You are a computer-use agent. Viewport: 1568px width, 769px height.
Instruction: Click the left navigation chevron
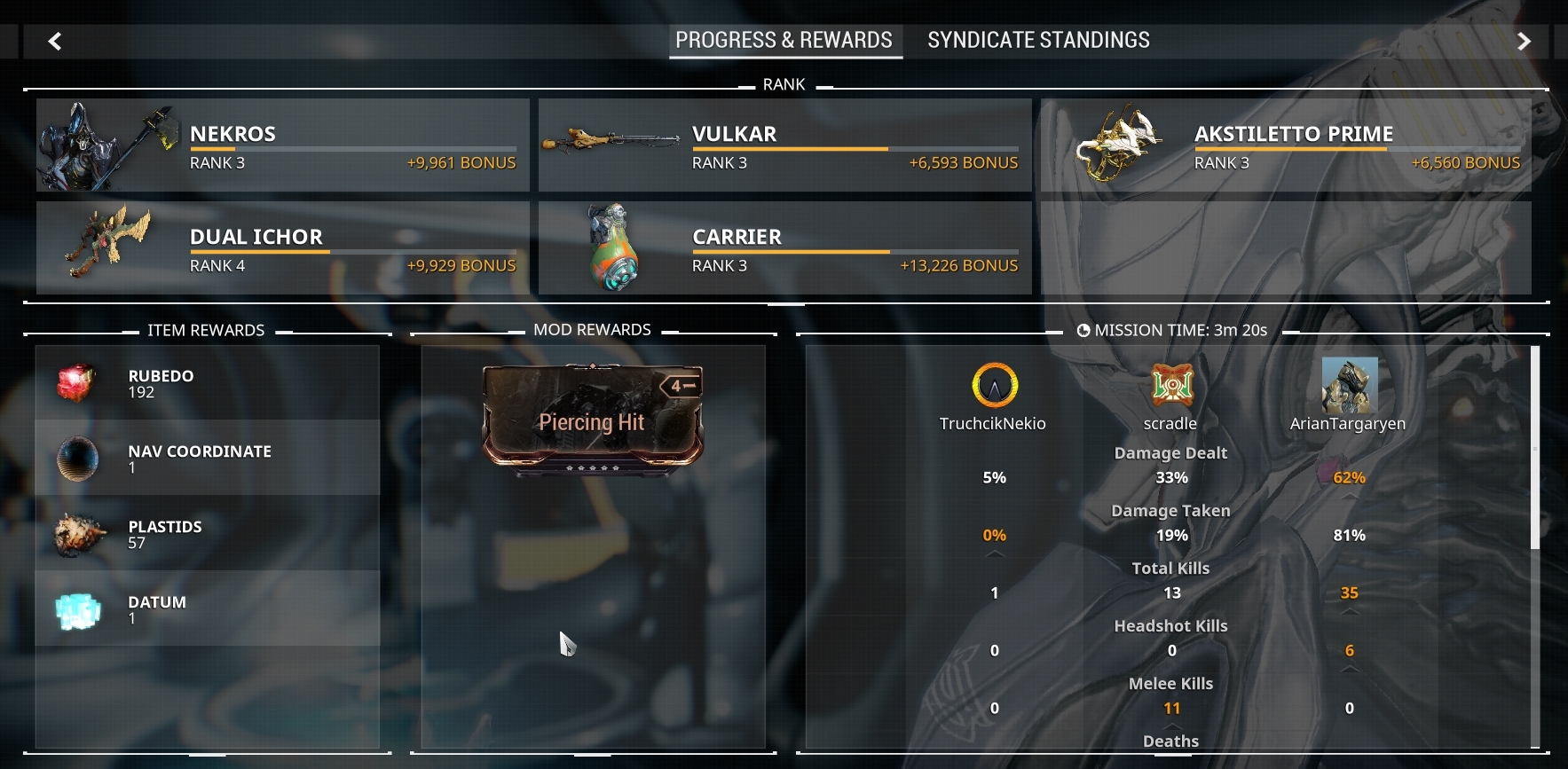55,41
